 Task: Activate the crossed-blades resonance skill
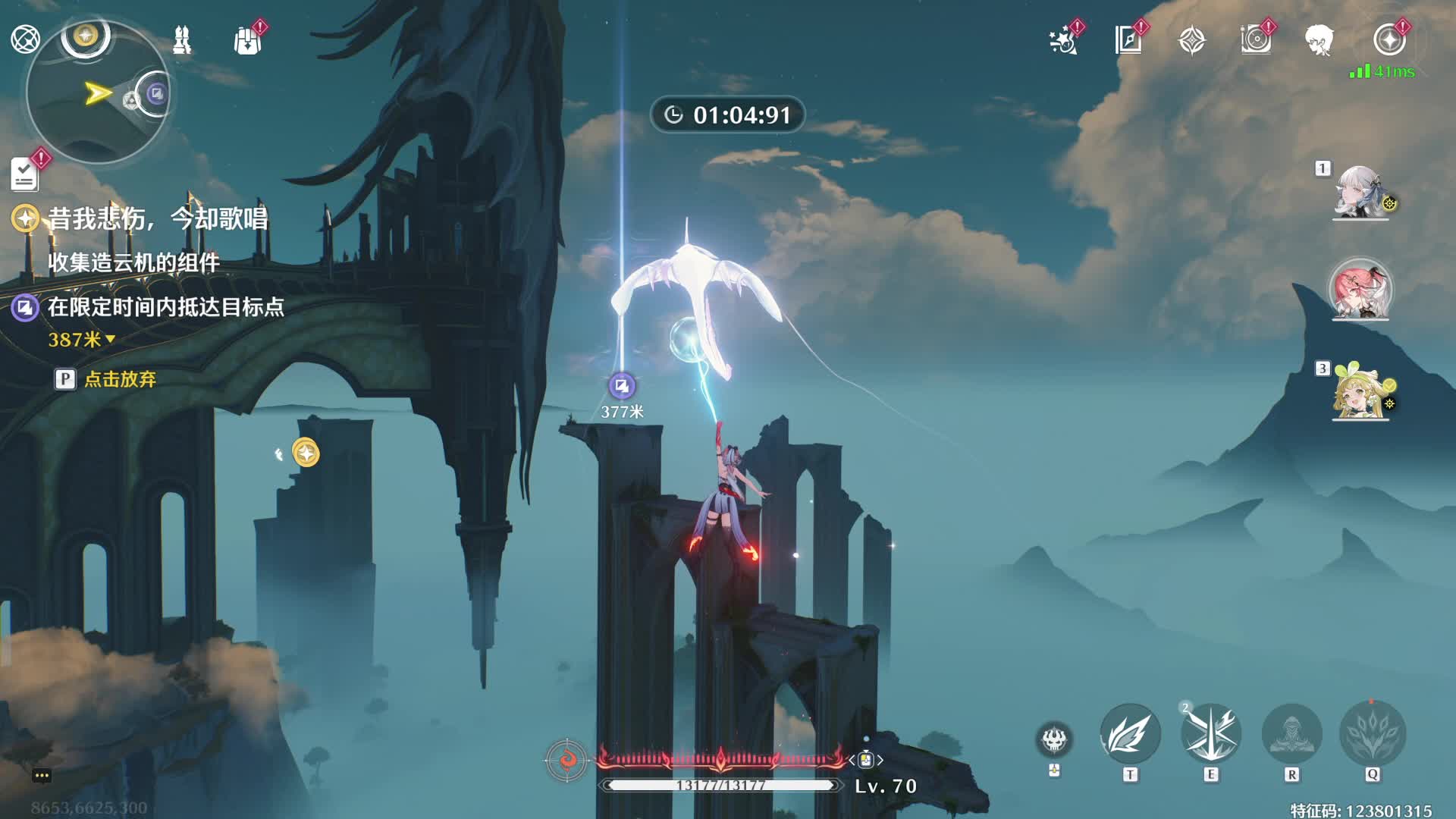(1211, 734)
